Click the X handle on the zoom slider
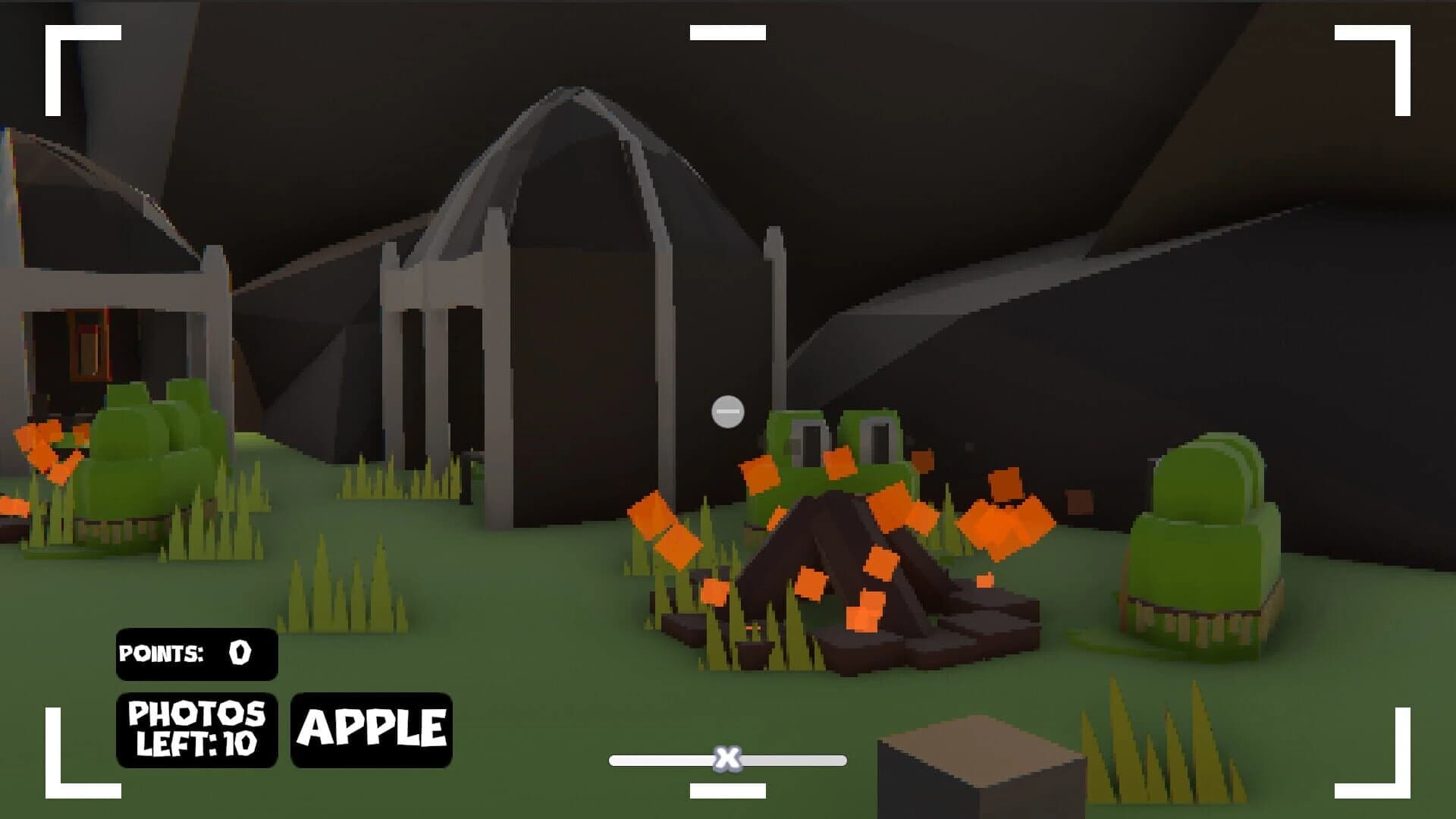Screen dimensions: 1456x819 (x=726, y=758)
